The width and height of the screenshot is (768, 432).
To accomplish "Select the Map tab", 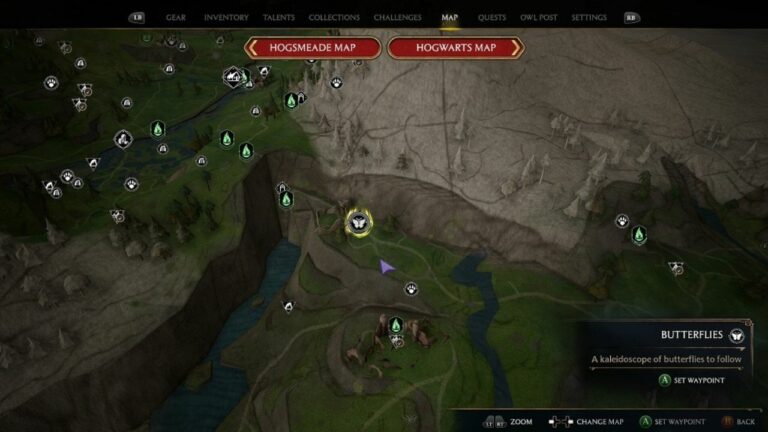I will click(x=450, y=18).
